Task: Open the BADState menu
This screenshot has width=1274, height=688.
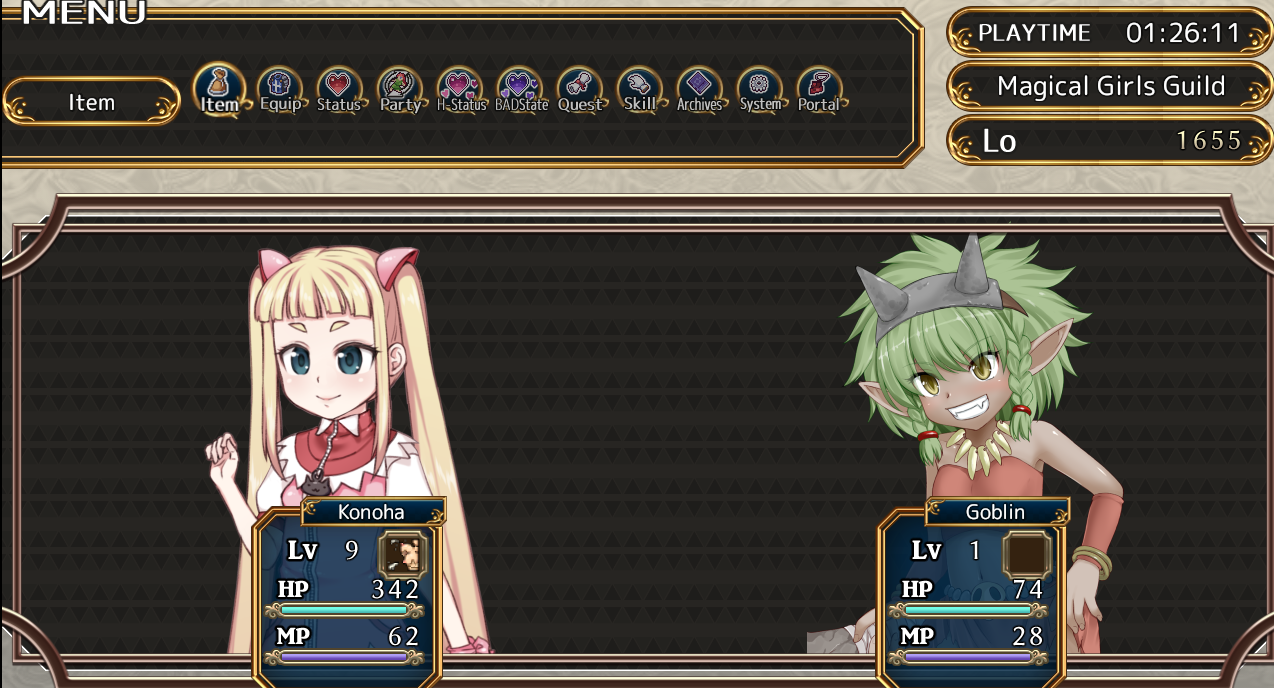Action: (521, 91)
